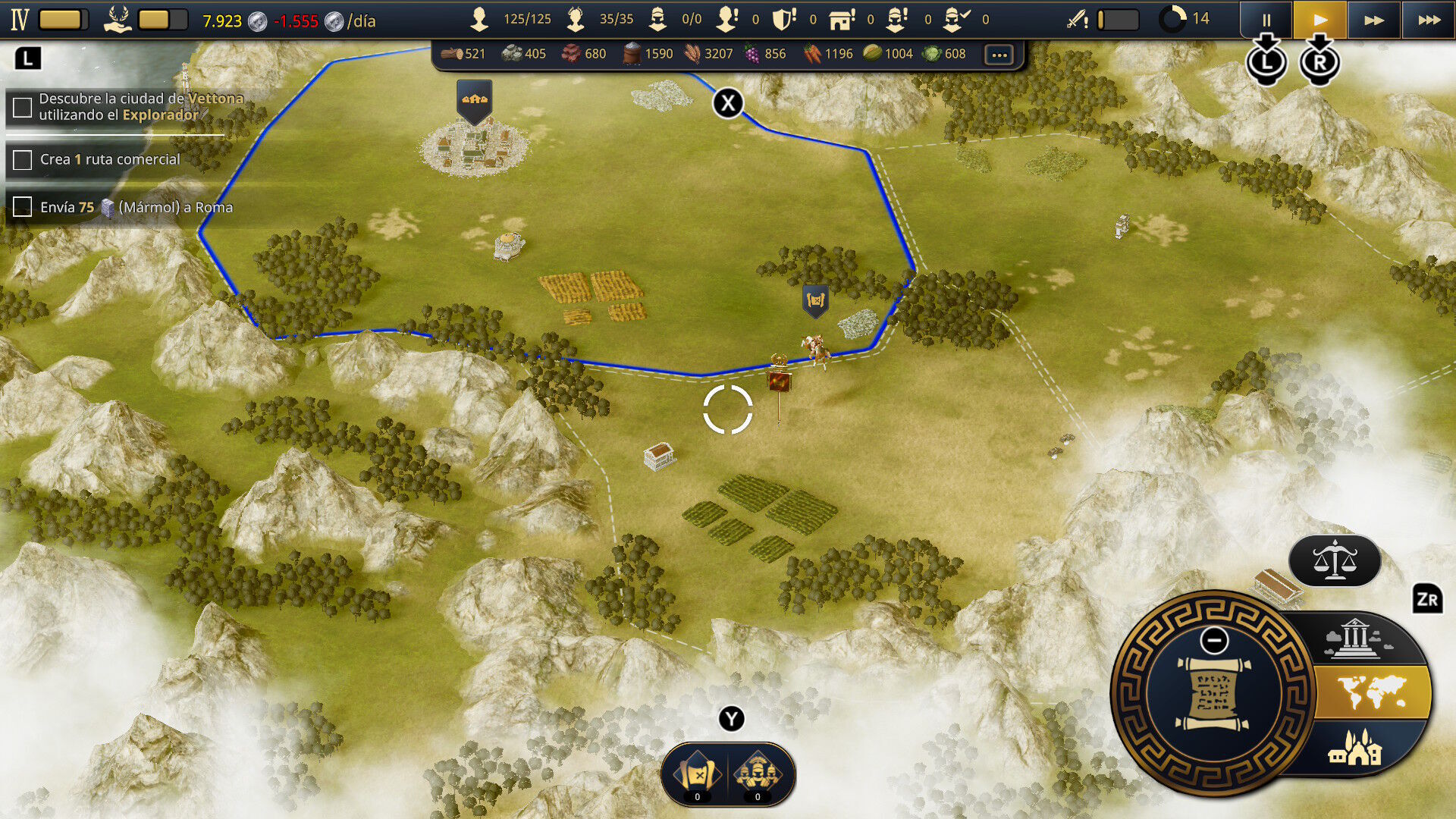Pause the game speed
The width and height of the screenshot is (1456, 819).
click(x=1266, y=20)
